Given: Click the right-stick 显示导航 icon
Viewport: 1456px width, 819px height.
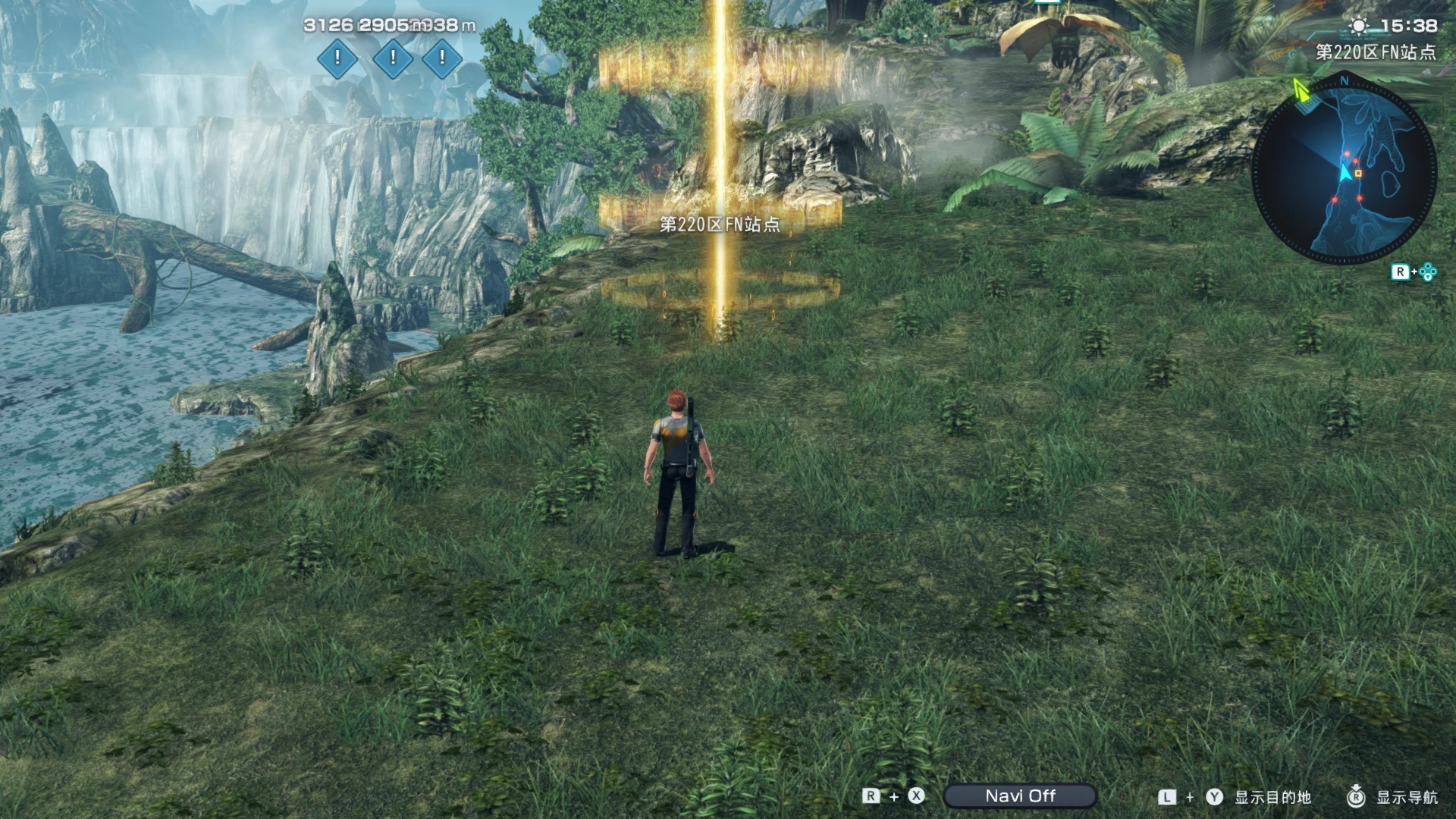Looking at the screenshot, I should pyautogui.click(x=1357, y=797).
